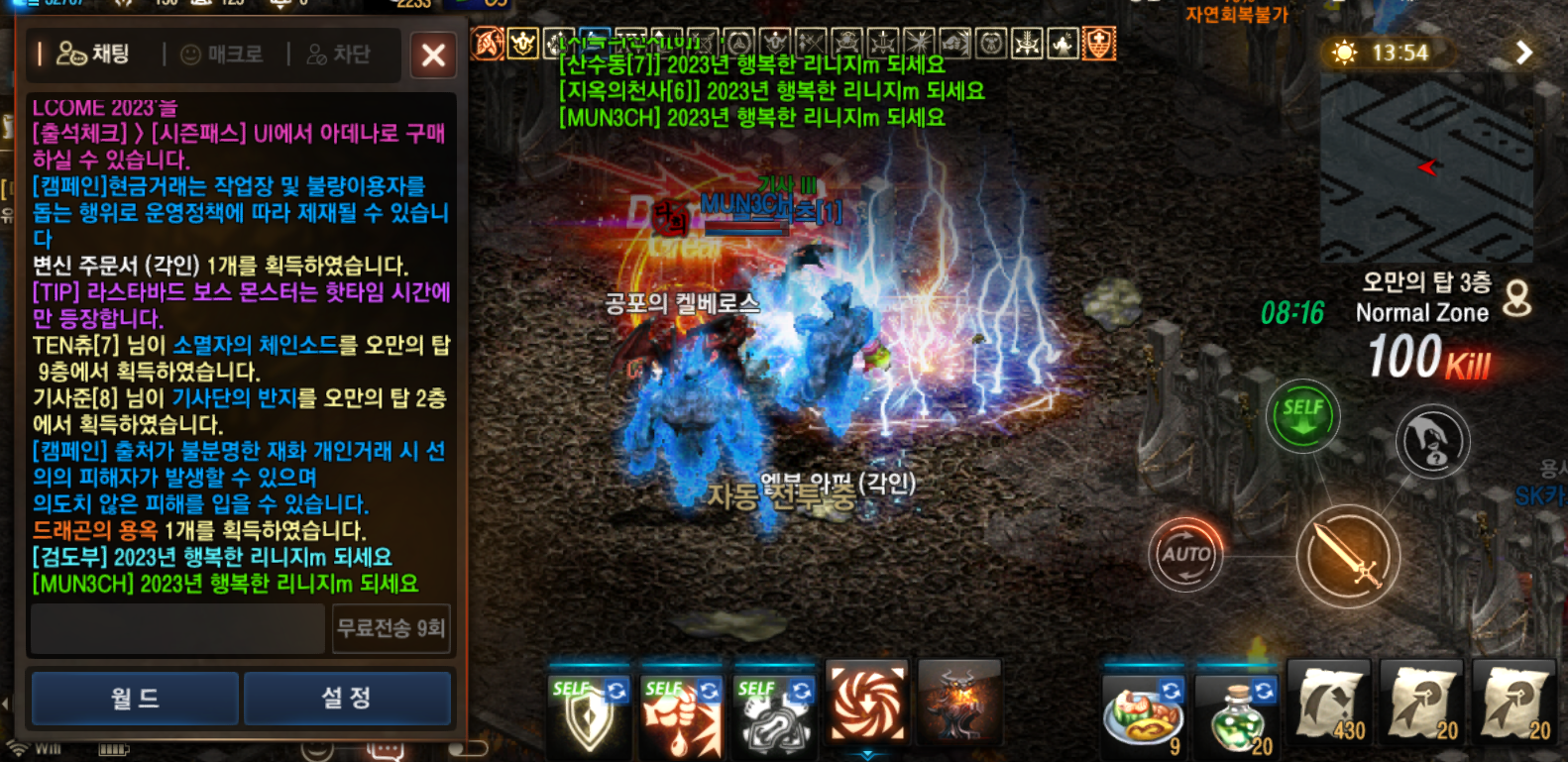Select the 월드 world chat button
This screenshot has height=762, width=1568.
[x=135, y=699]
